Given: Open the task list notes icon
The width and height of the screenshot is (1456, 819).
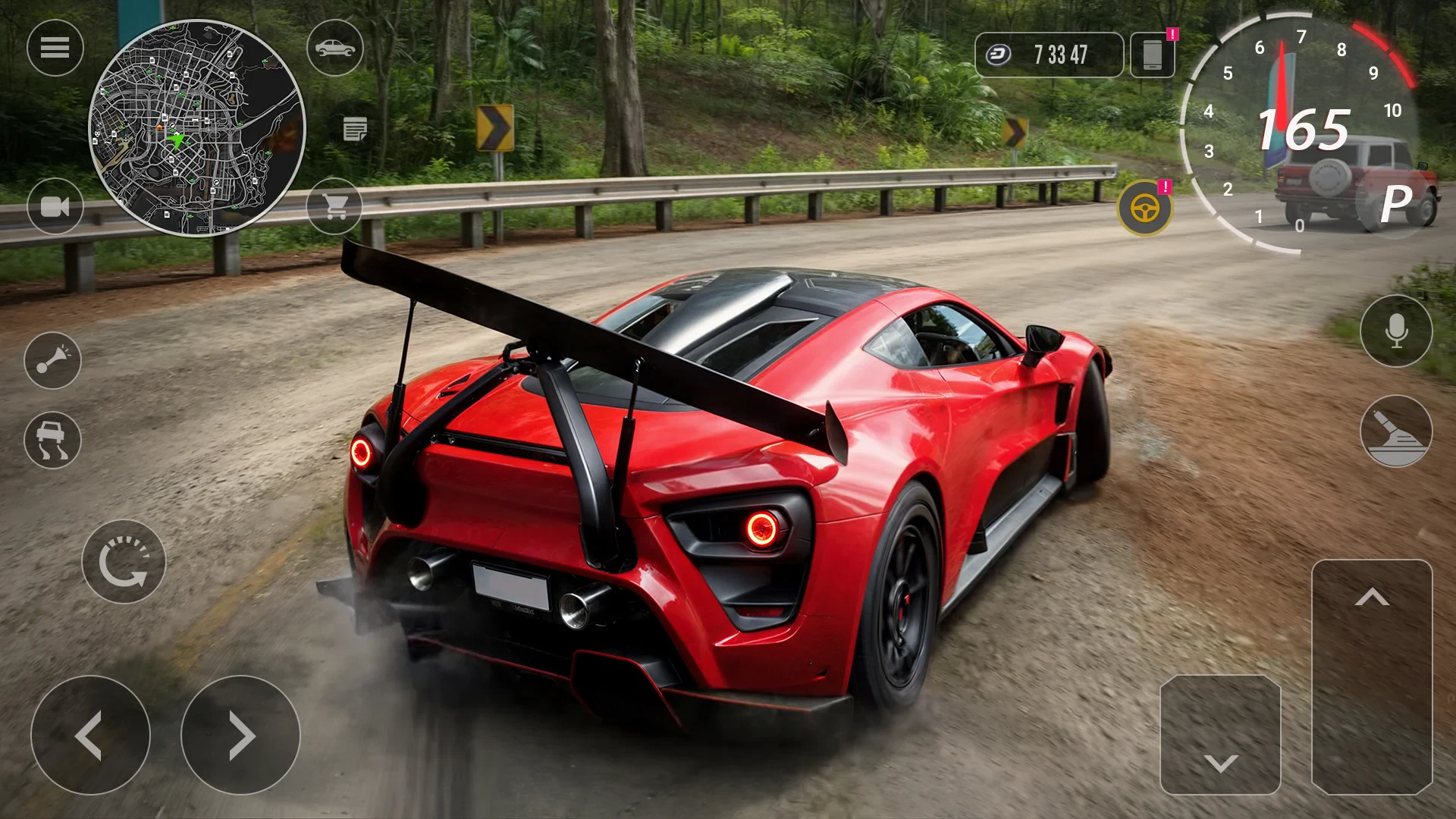Looking at the screenshot, I should click(355, 129).
